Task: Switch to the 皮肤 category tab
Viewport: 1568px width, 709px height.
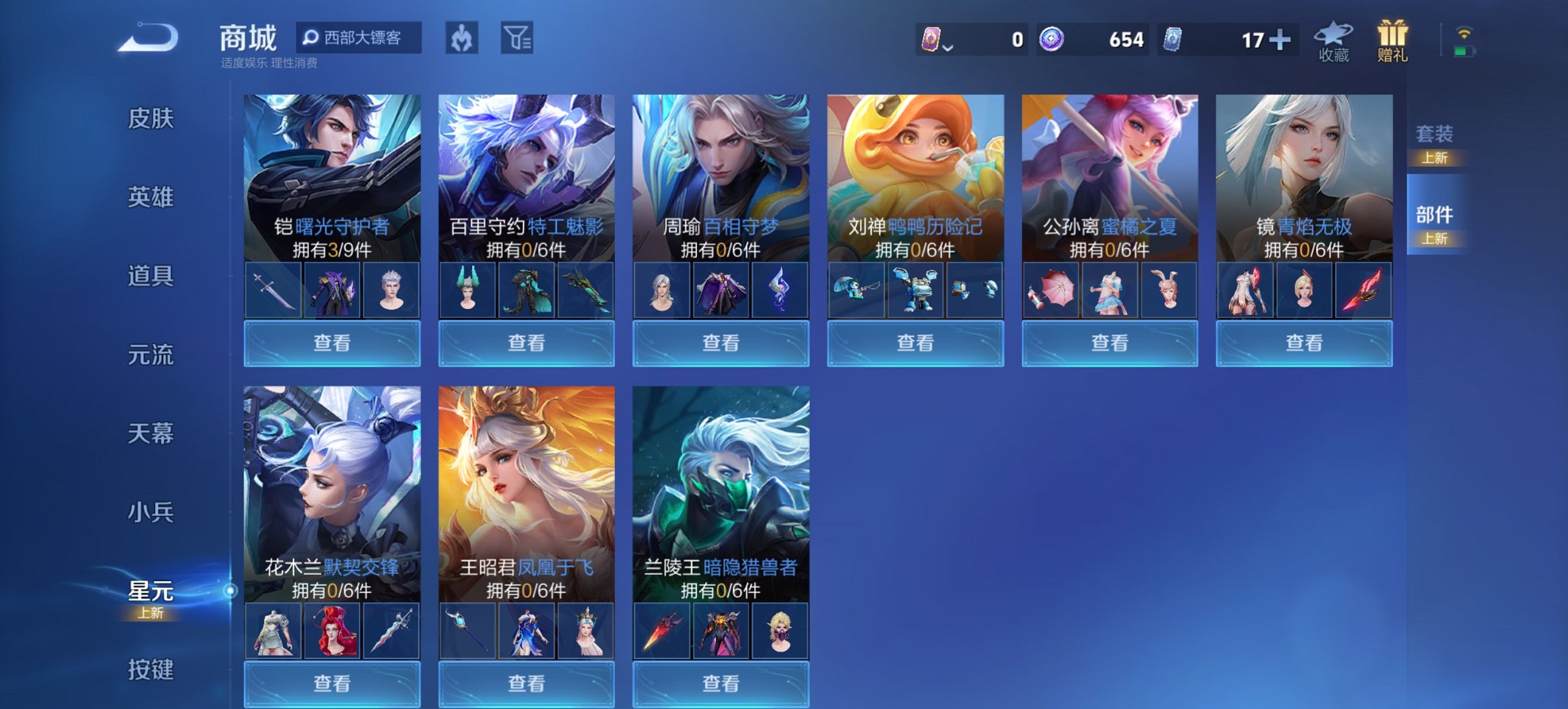Action: click(152, 119)
